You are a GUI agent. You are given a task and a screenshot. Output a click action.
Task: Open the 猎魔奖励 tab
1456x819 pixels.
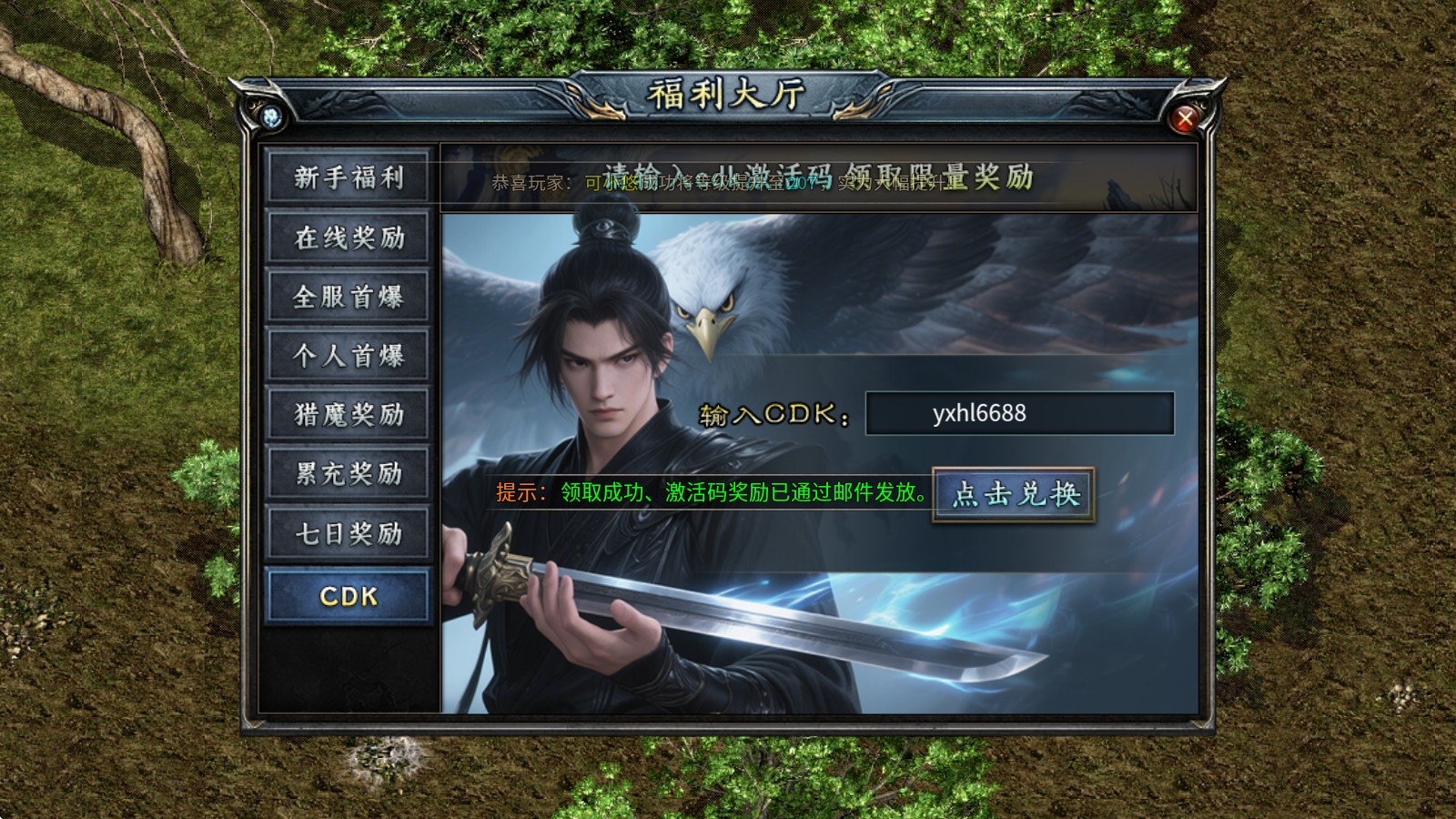348,415
